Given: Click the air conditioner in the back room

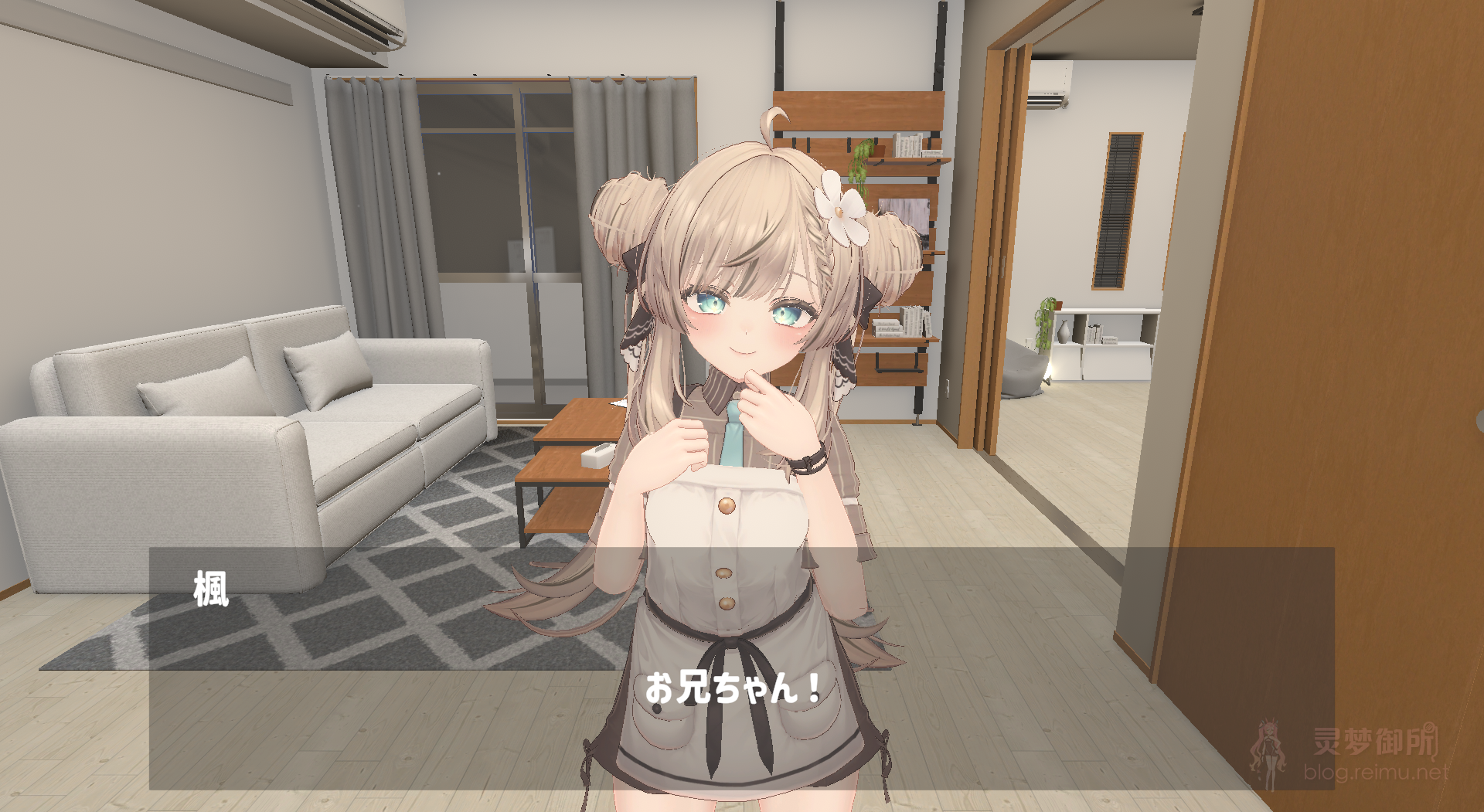Looking at the screenshot, I should click(1051, 85).
